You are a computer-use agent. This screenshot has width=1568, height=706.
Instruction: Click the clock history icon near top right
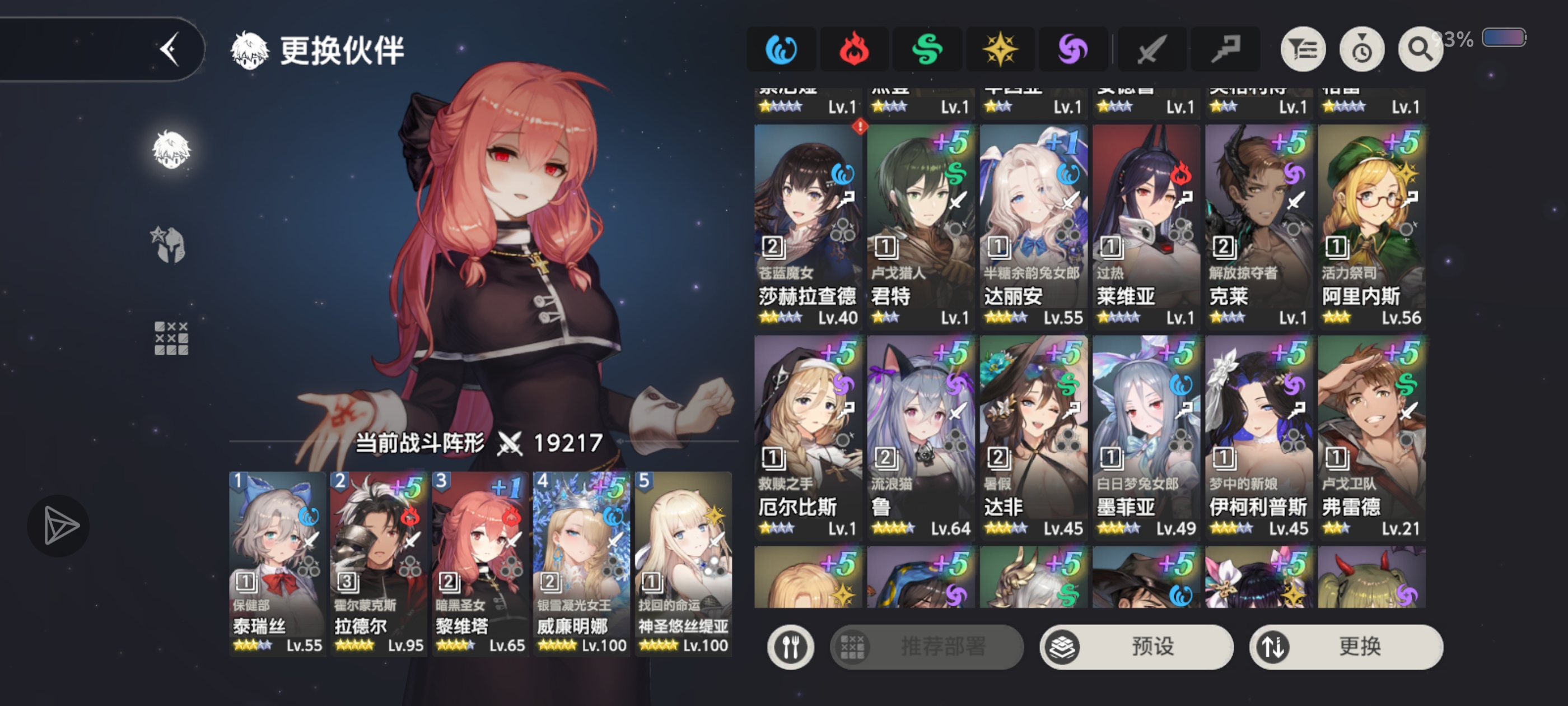click(1362, 49)
